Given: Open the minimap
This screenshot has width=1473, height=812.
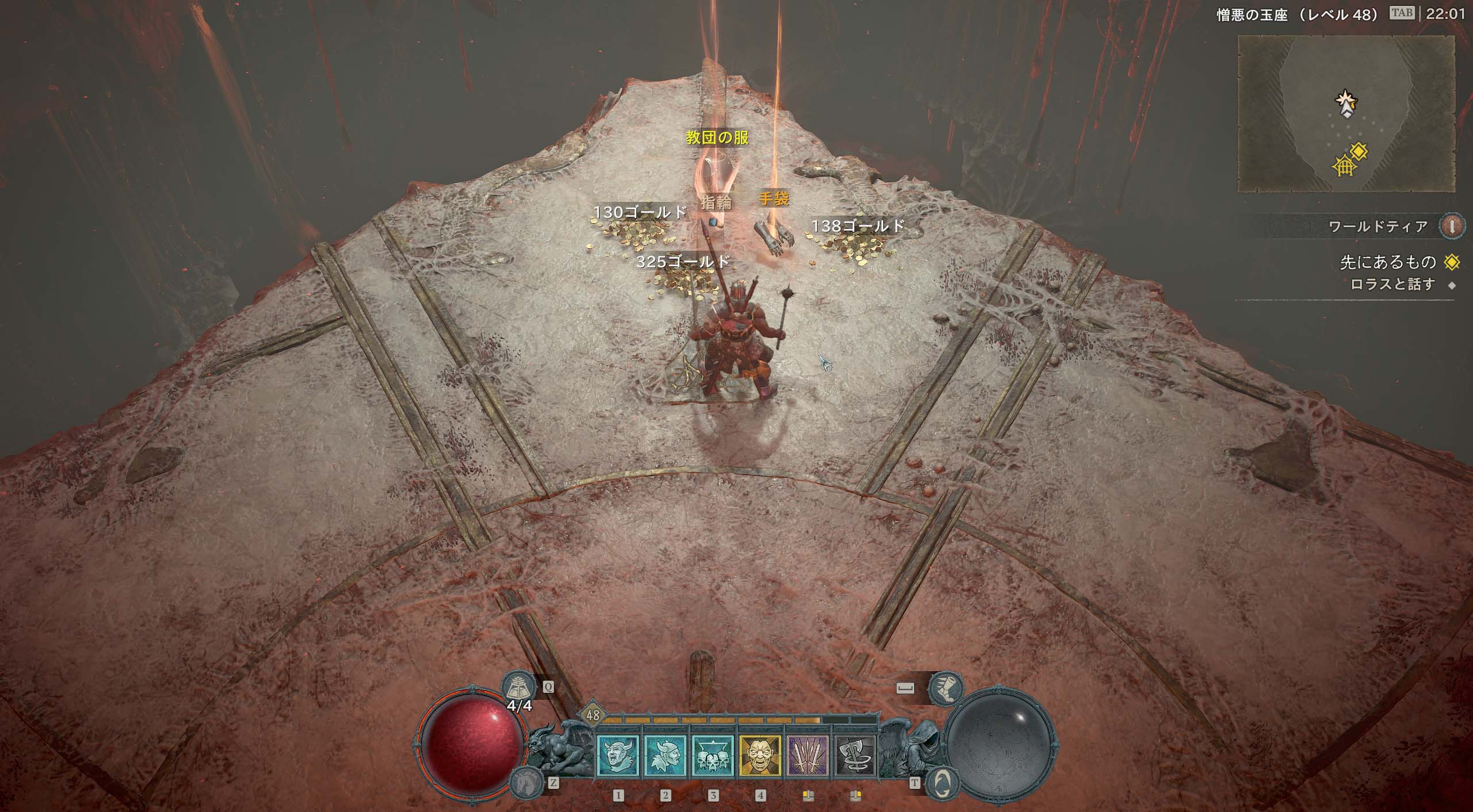Looking at the screenshot, I should pos(1346,113).
